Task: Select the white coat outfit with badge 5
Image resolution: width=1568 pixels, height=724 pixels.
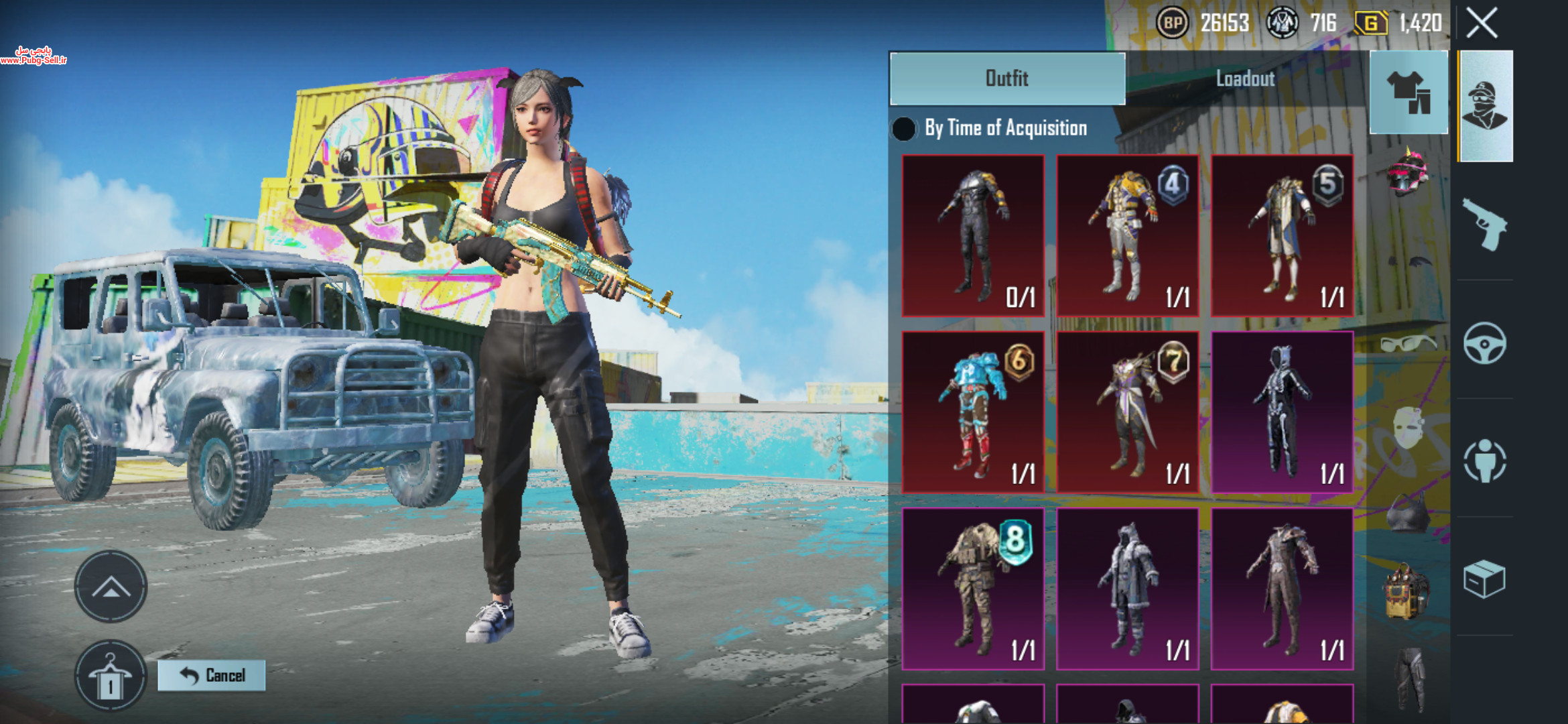Action: click(x=1282, y=235)
